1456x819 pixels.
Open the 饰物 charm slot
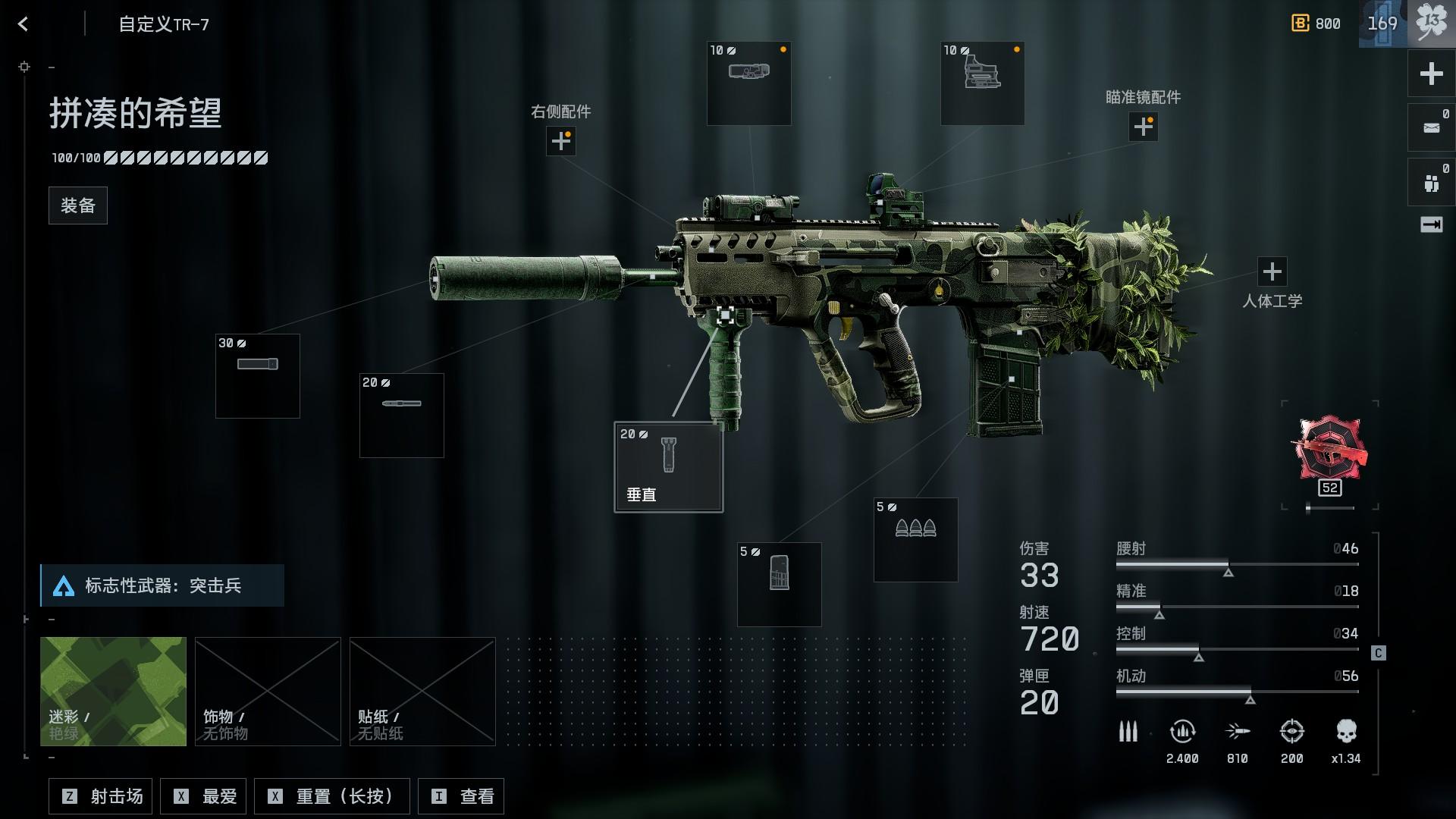[268, 691]
